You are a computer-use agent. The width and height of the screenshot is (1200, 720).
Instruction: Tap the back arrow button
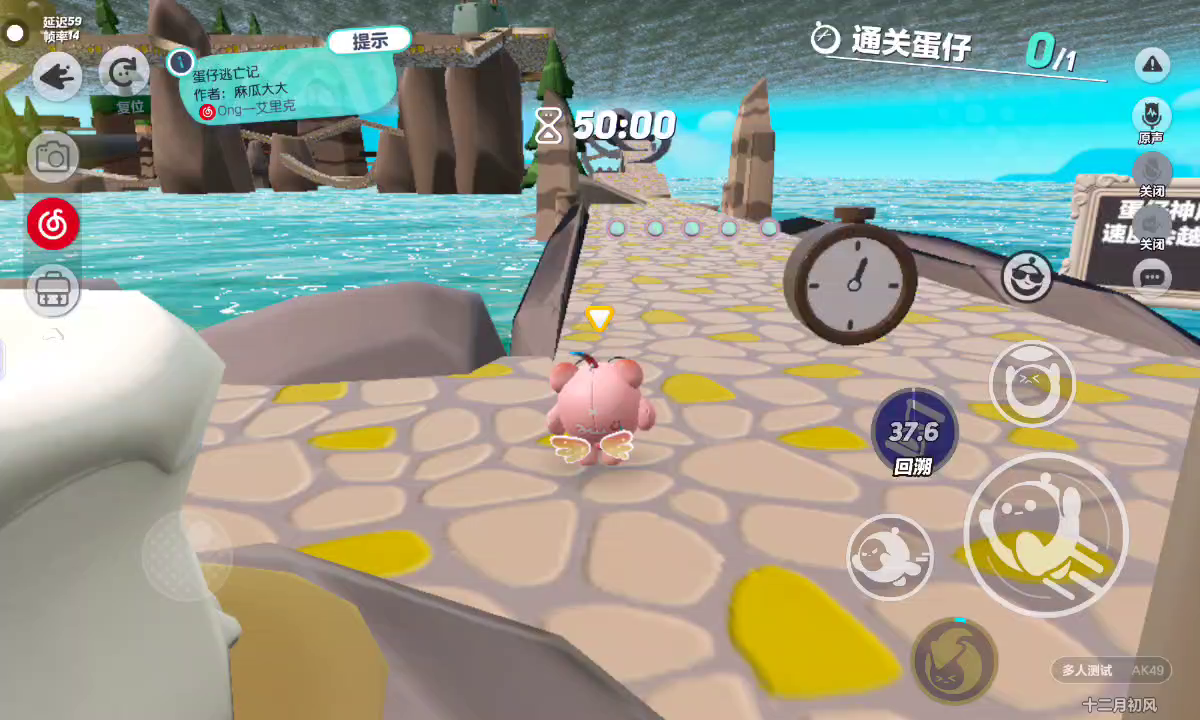click(57, 76)
